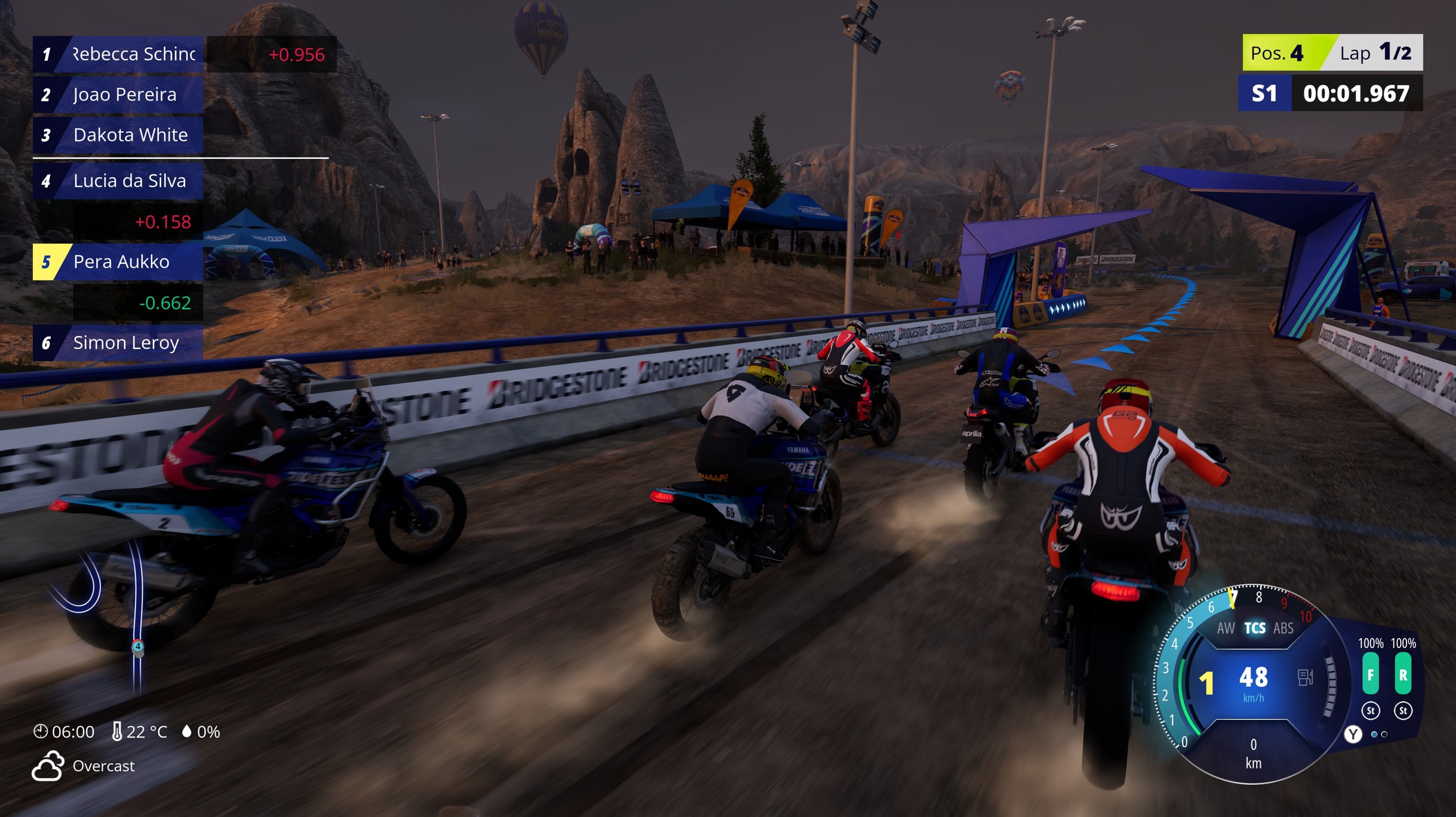Click the fuel pump icon on the dashboard
The image size is (1456, 817).
click(x=1305, y=677)
